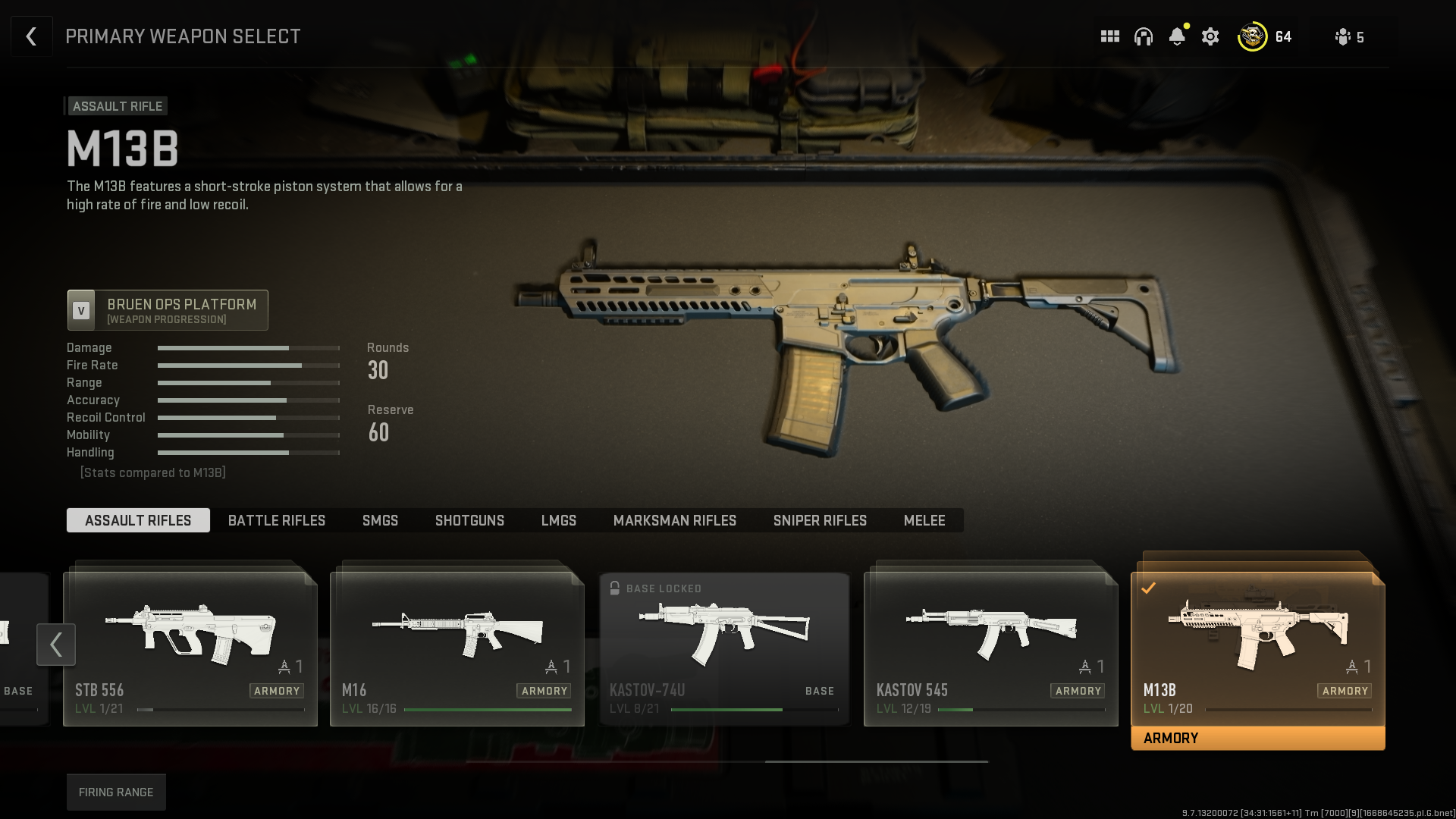Toggle the Melee weapon category
This screenshot has height=819, width=1456.
click(x=924, y=520)
